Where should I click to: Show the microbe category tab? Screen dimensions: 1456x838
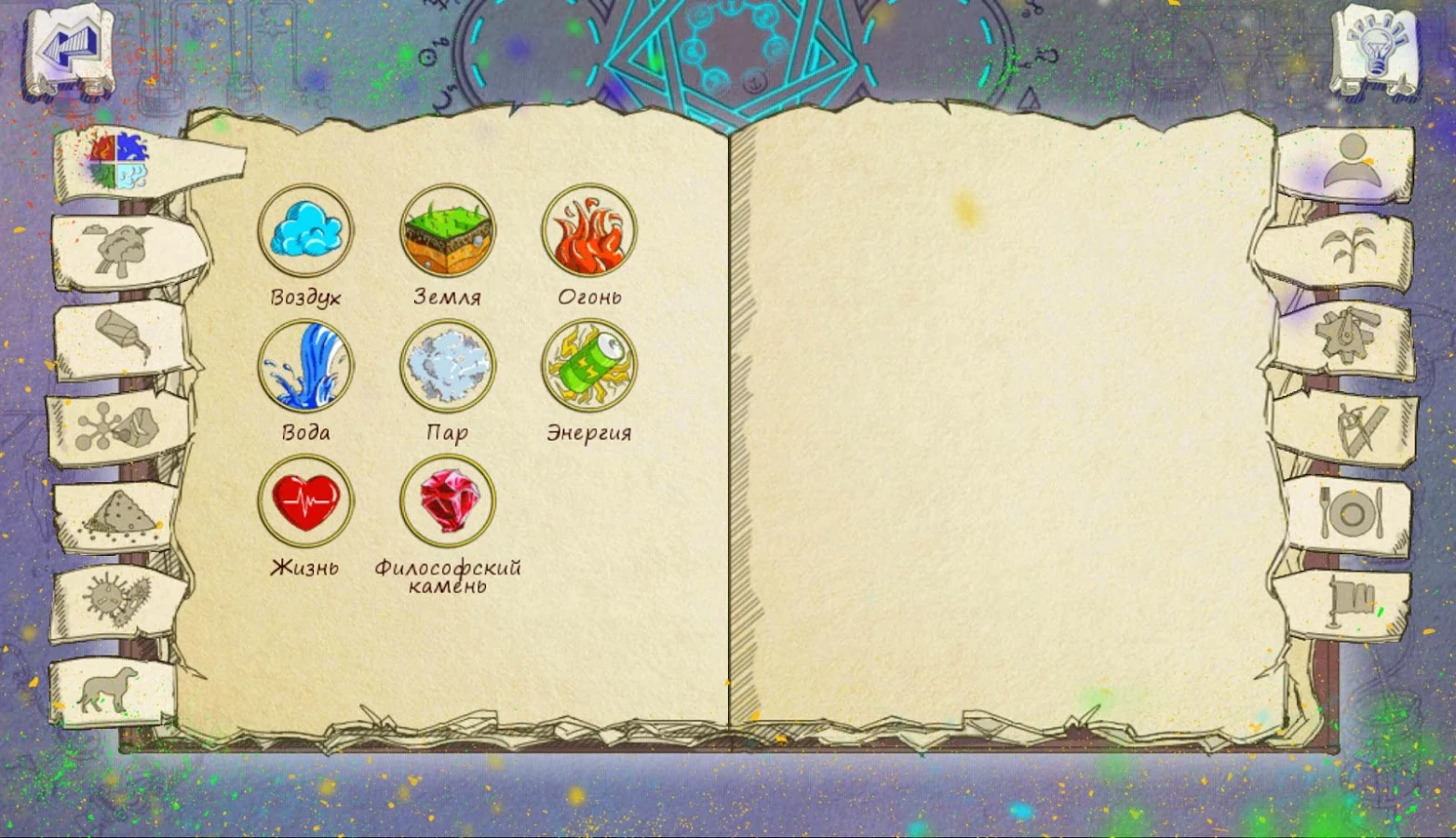(x=117, y=601)
